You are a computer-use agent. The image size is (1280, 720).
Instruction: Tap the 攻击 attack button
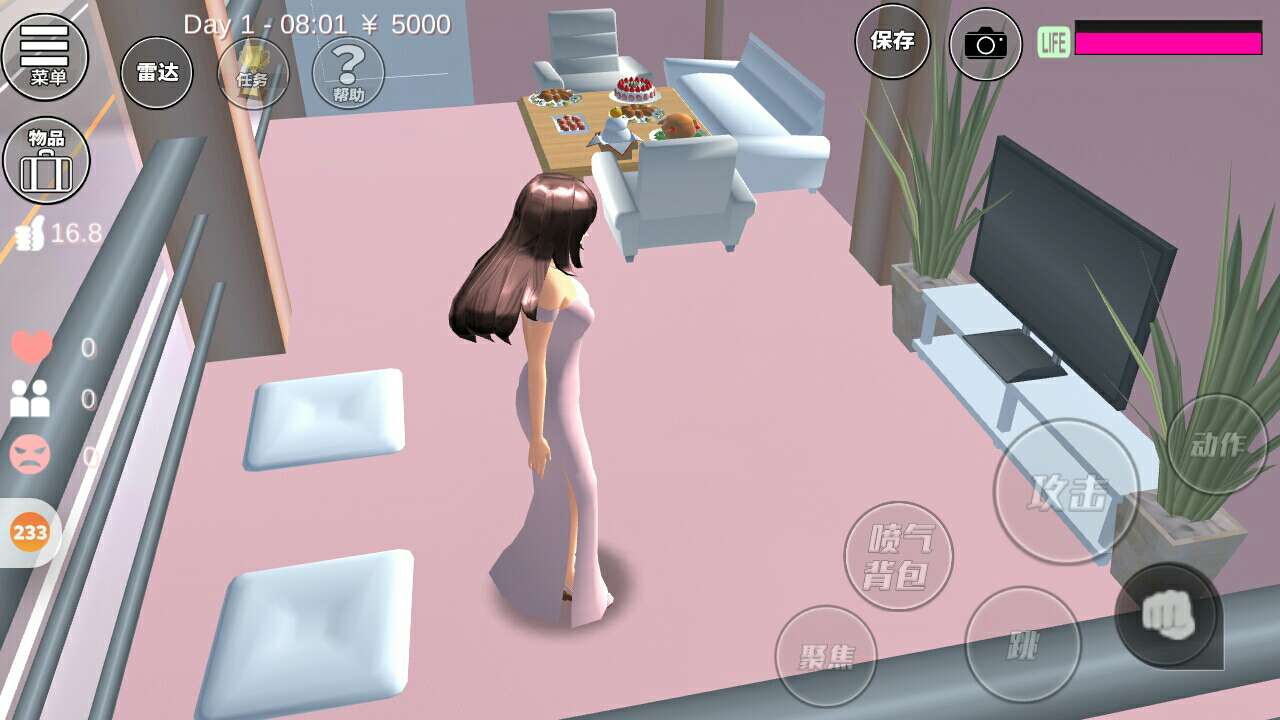1066,491
